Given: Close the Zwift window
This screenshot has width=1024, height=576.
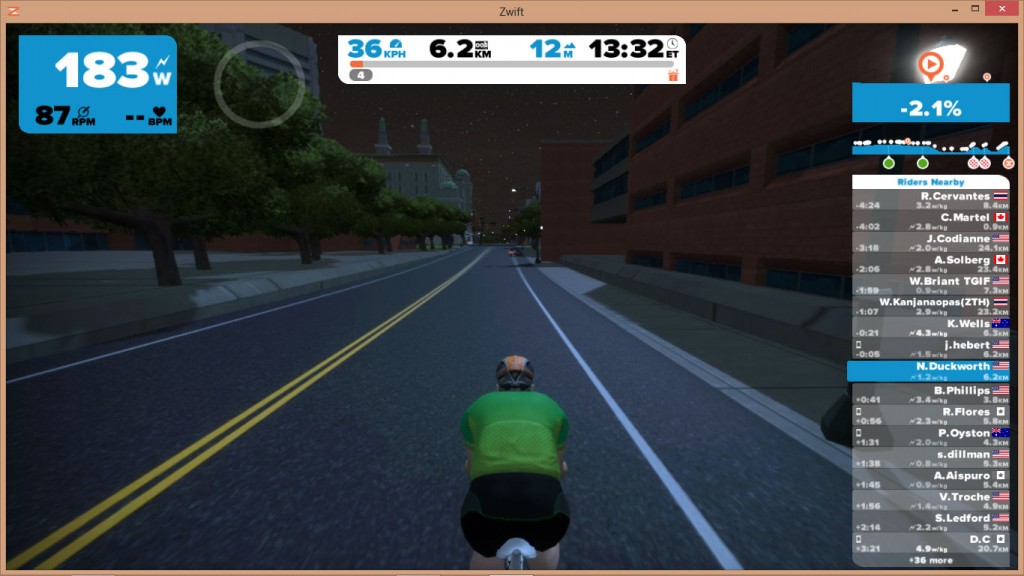Looking at the screenshot, I should [1000, 9].
